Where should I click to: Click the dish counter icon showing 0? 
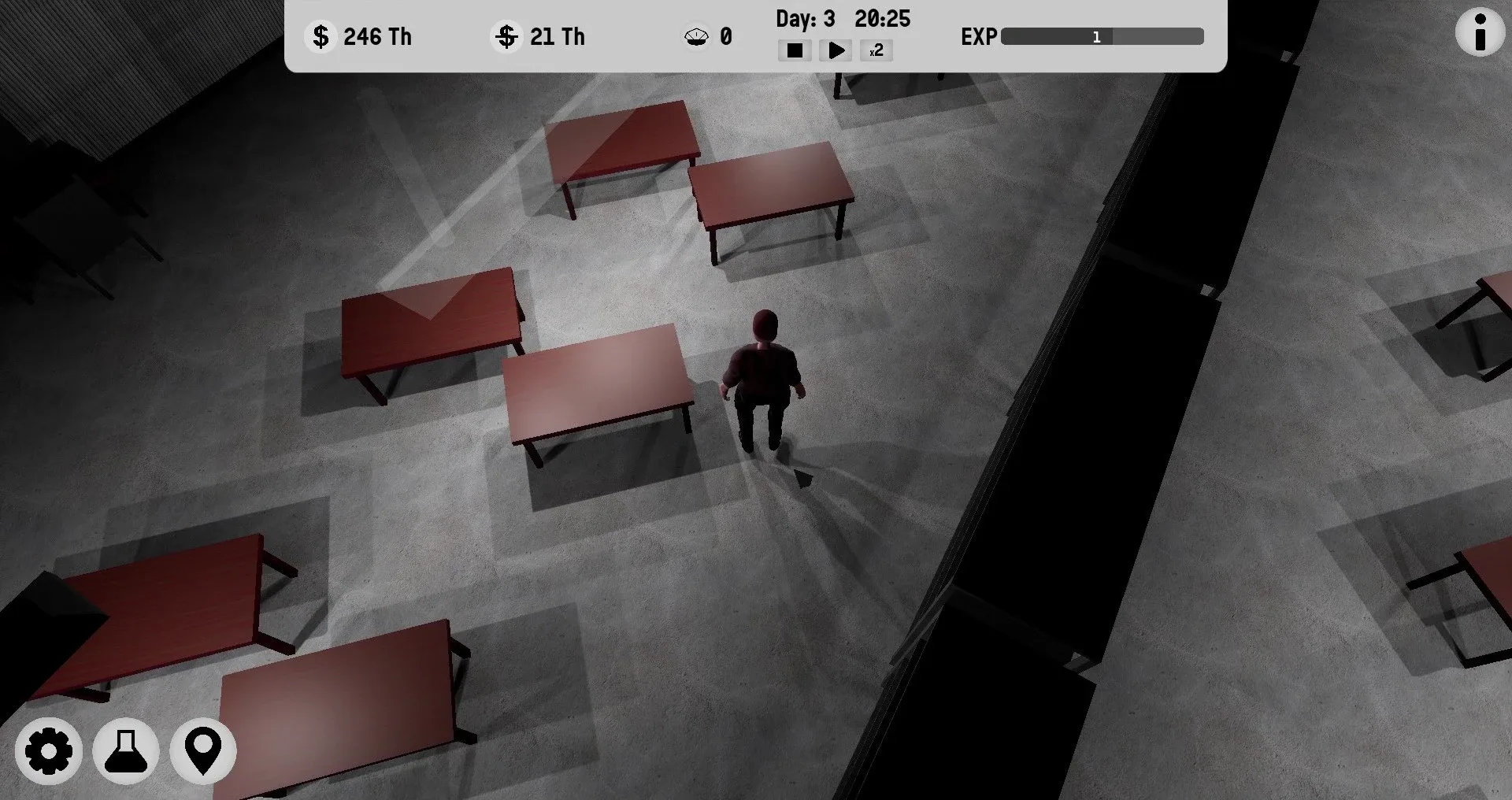tap(696, 36)
